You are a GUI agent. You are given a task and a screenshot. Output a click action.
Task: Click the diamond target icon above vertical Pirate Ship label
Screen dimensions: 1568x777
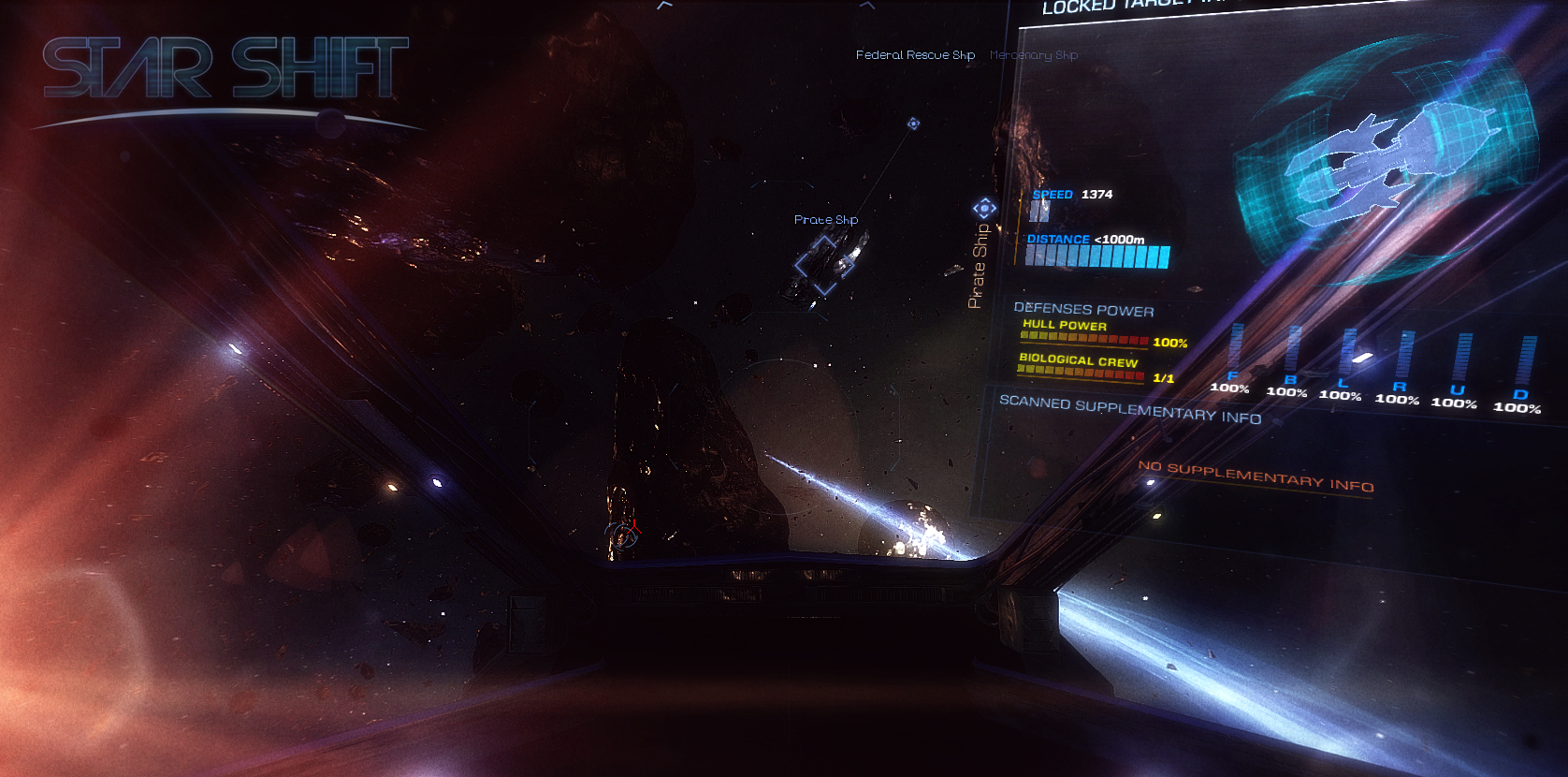[984, 208]
